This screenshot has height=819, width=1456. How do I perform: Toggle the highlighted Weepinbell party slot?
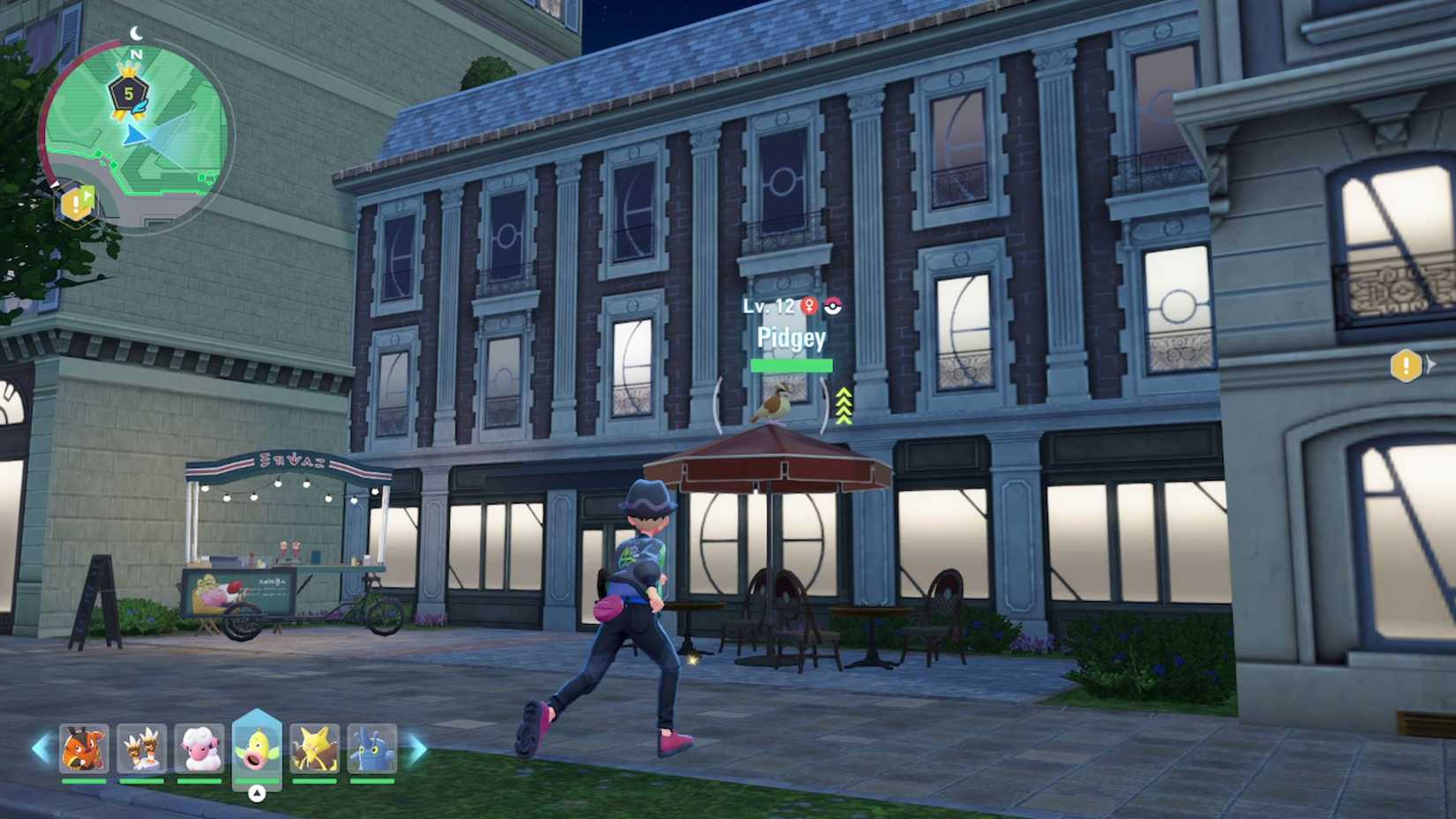(258, 746)
